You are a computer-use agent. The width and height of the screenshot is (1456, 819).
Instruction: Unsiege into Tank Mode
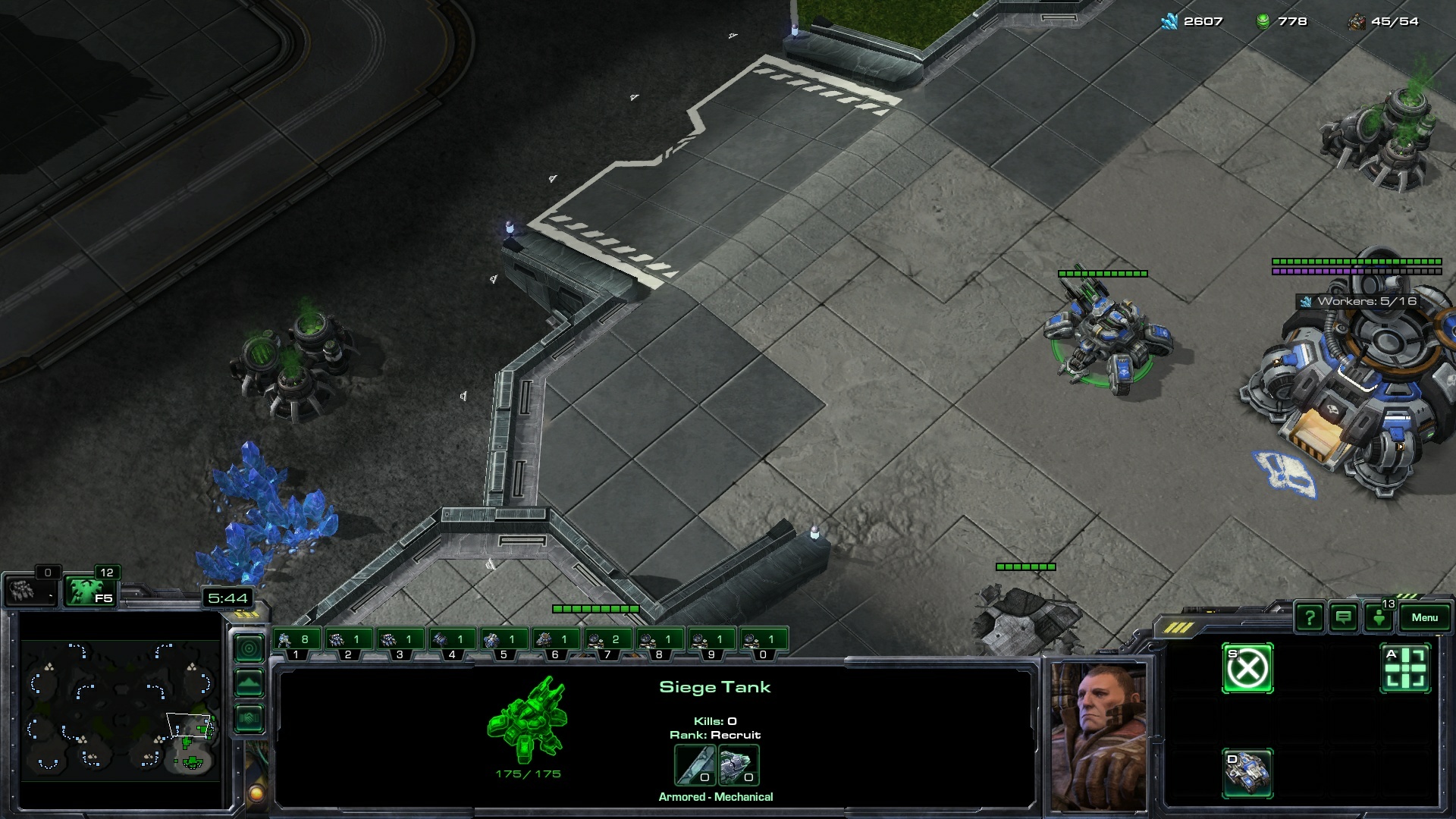pyautogui.click(x=1247, y=773)
